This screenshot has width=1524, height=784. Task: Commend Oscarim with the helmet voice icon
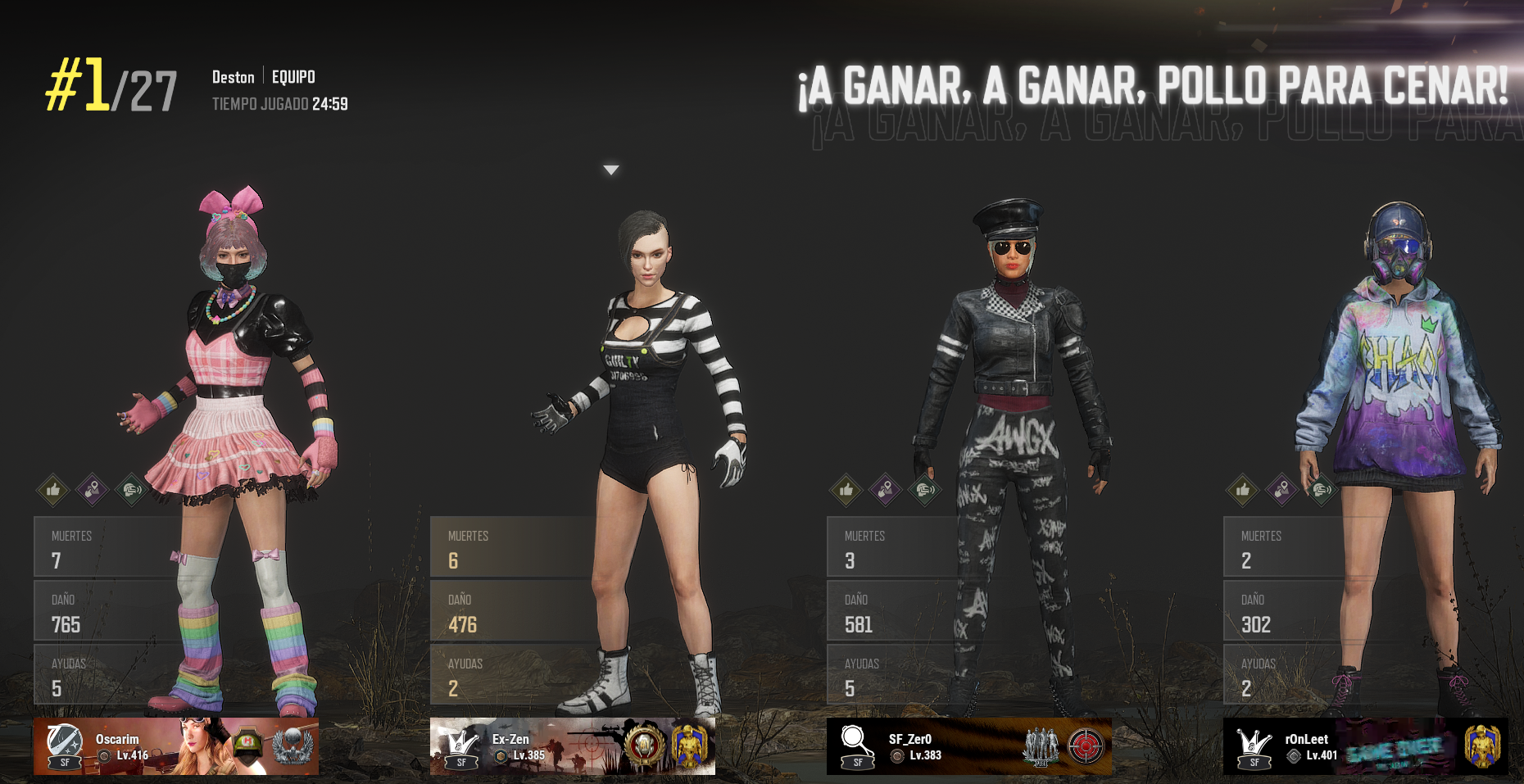coord(131,491)
